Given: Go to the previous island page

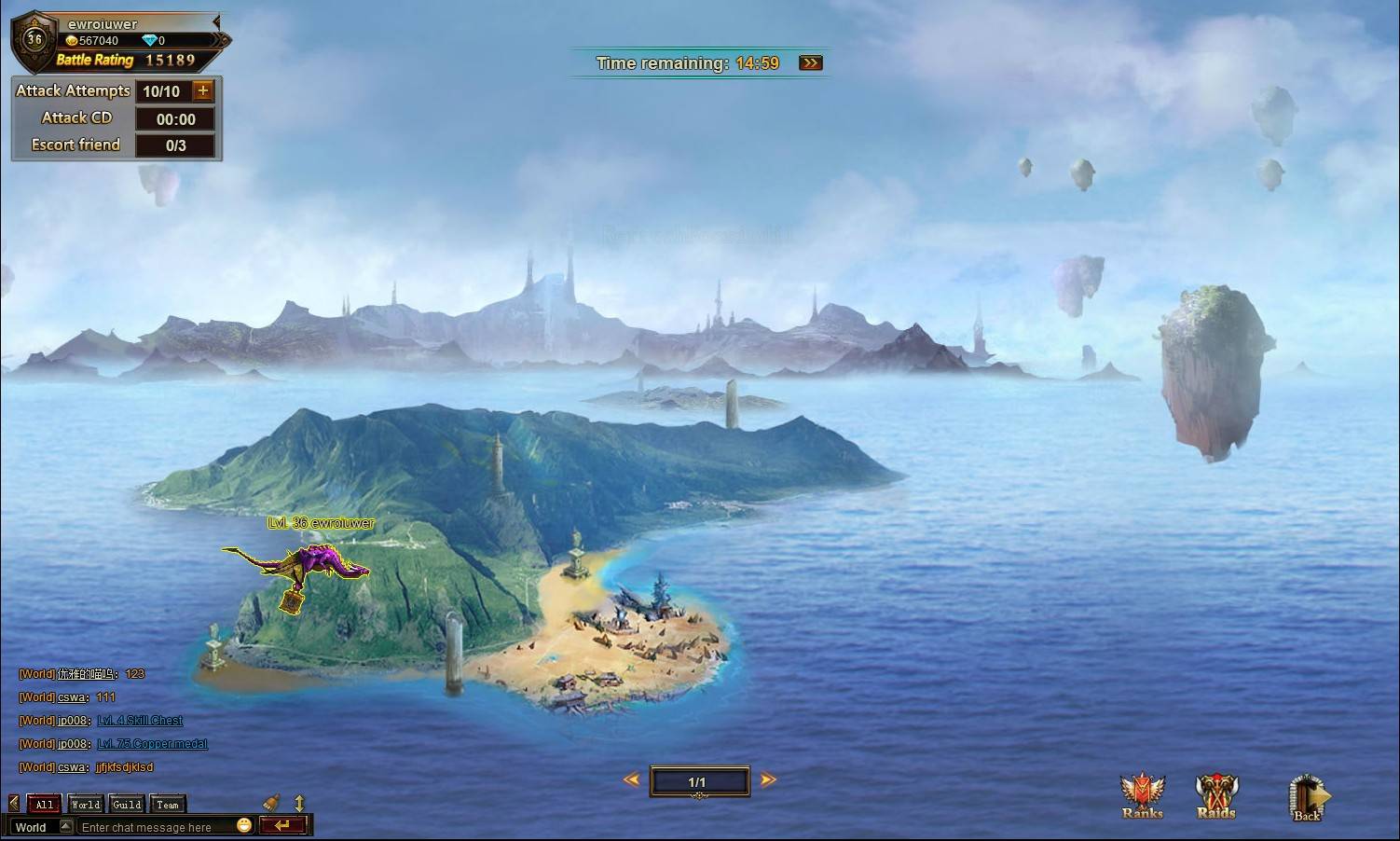Looking at the screenshot, I should pos(632,779).
